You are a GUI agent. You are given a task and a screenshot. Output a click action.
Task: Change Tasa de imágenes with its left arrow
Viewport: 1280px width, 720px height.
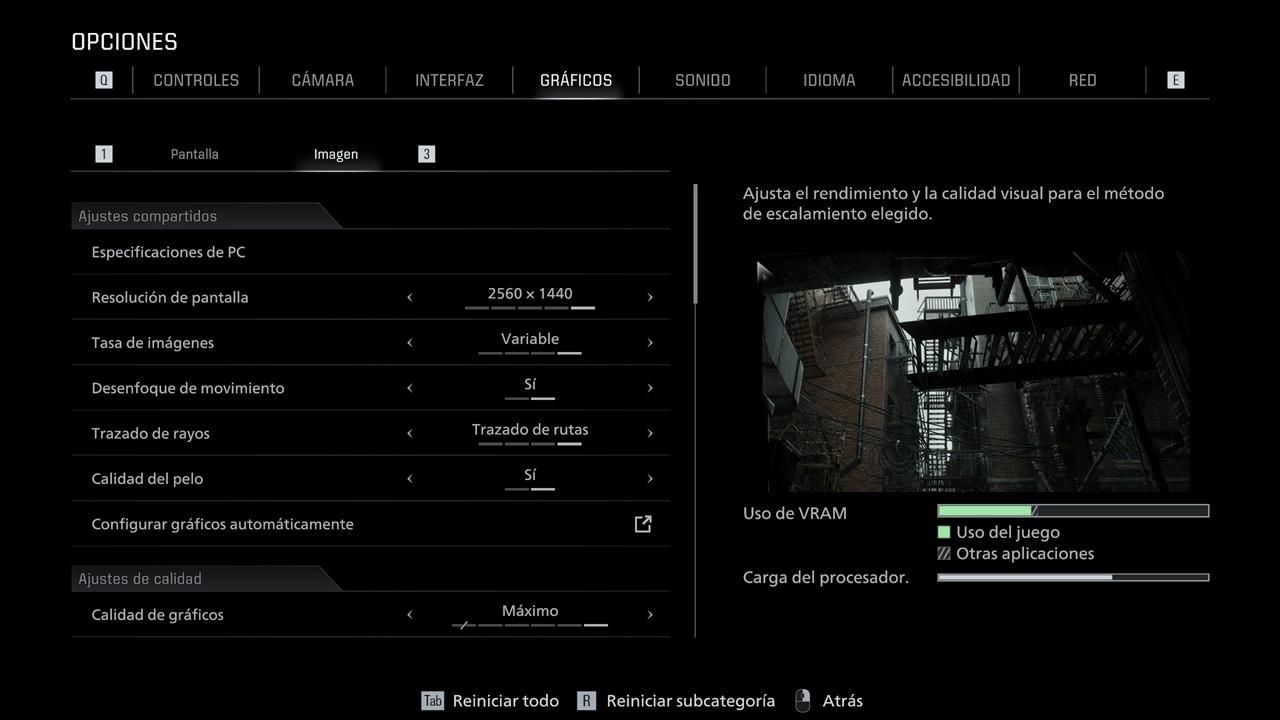click(409, 342)
